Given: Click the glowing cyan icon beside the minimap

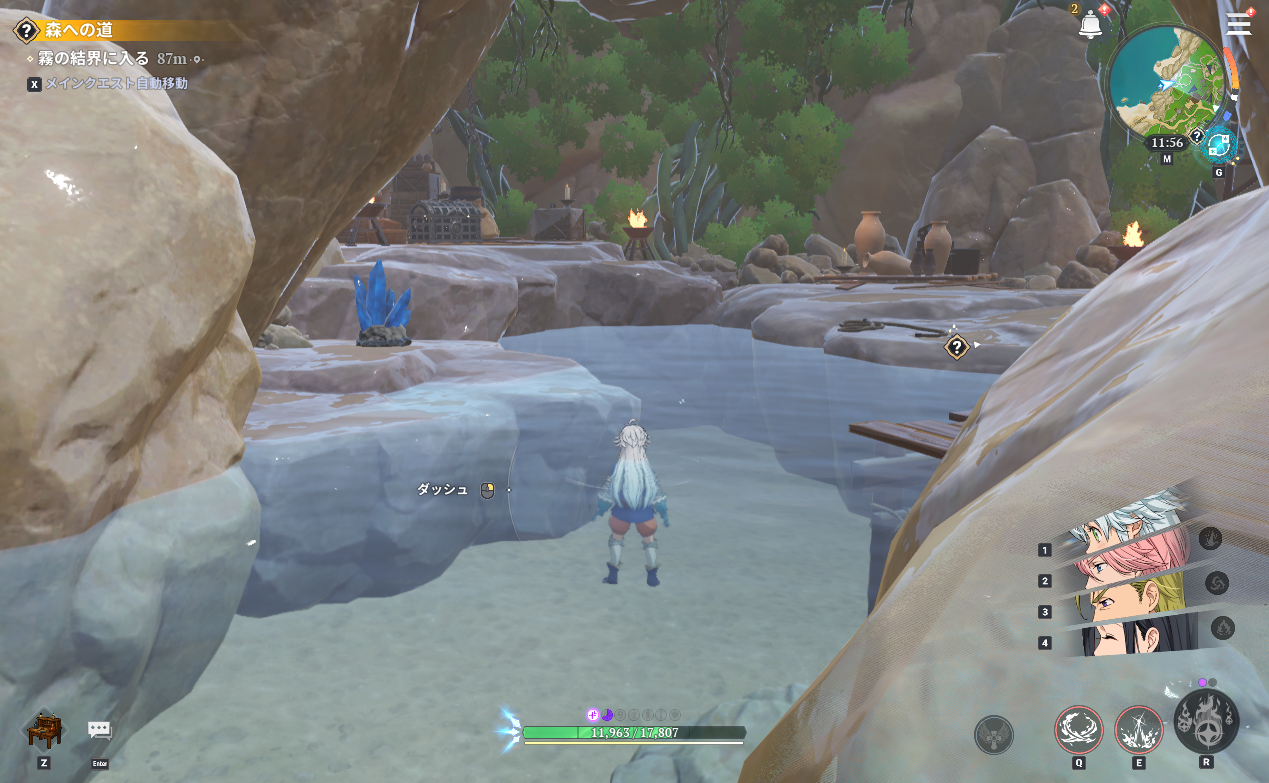Looking at the screenshot, I should [1218, 146].
